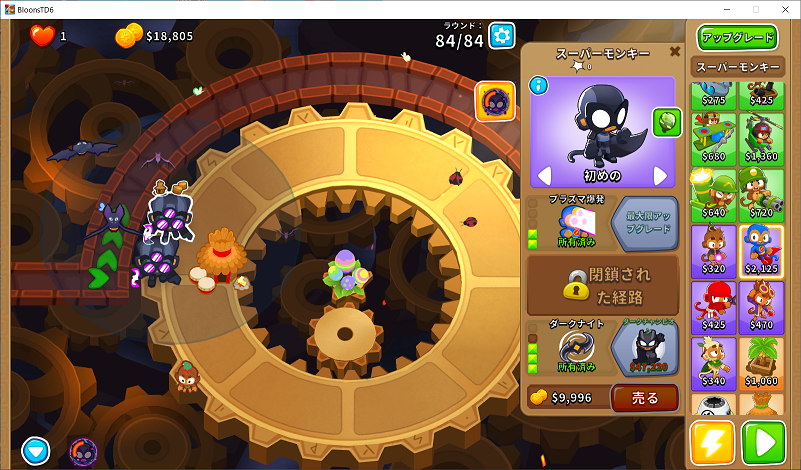801x470 pixels.
Task: Buy the Dark Champion upgrade
Action: coord(644,348)
